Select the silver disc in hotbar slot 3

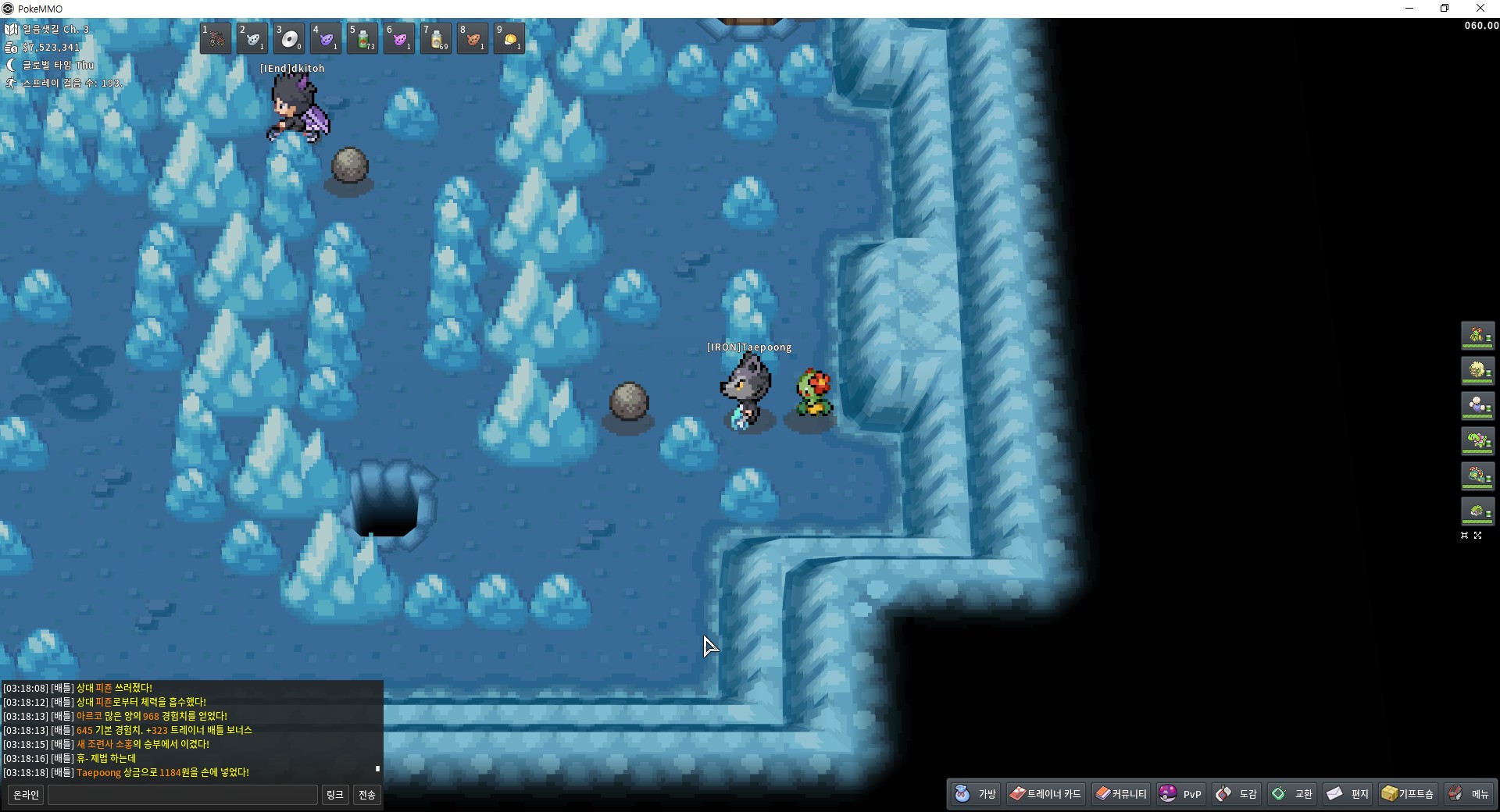pyautogui.click(x=290, y=38)
